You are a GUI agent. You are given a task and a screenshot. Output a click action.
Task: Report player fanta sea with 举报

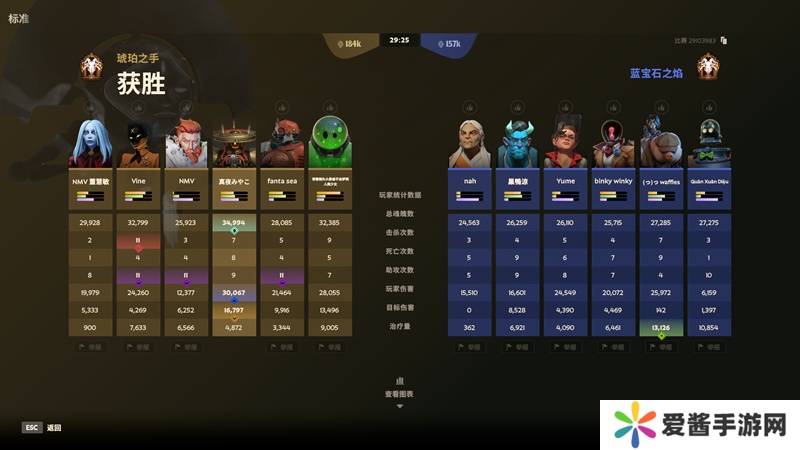[x=282, y=347]
